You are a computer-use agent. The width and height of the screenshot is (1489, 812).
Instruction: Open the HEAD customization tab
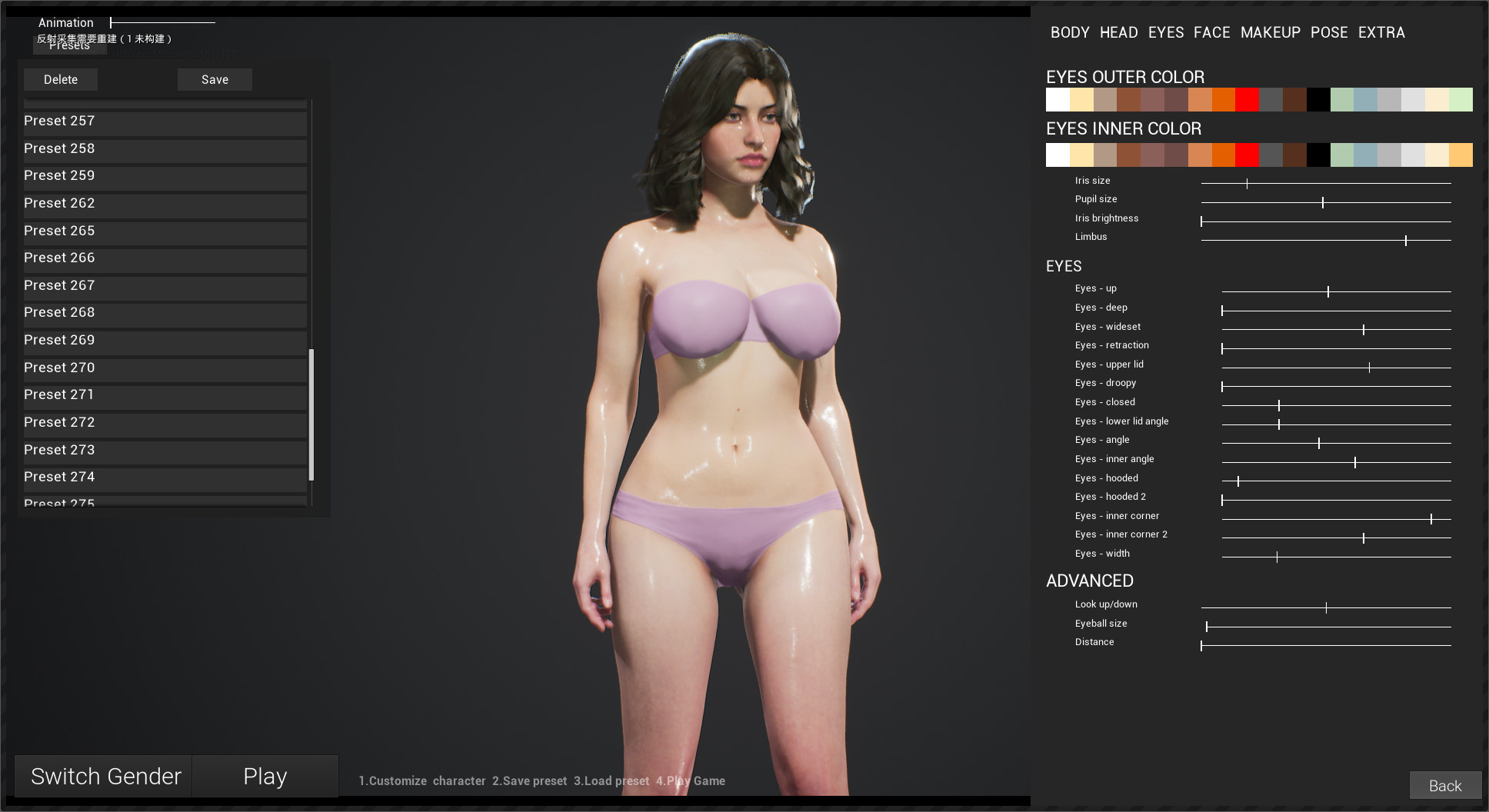1118,32
